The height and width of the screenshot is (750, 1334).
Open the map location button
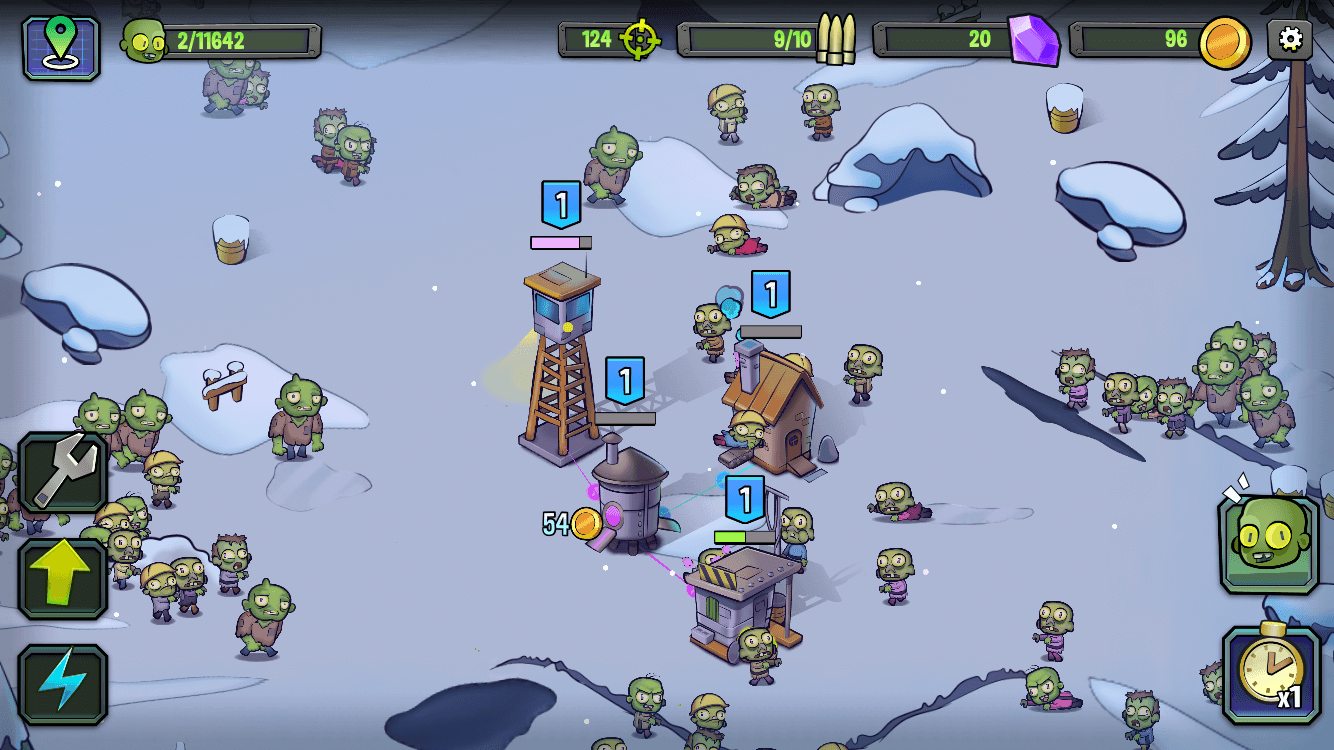[x=61, y=47]
